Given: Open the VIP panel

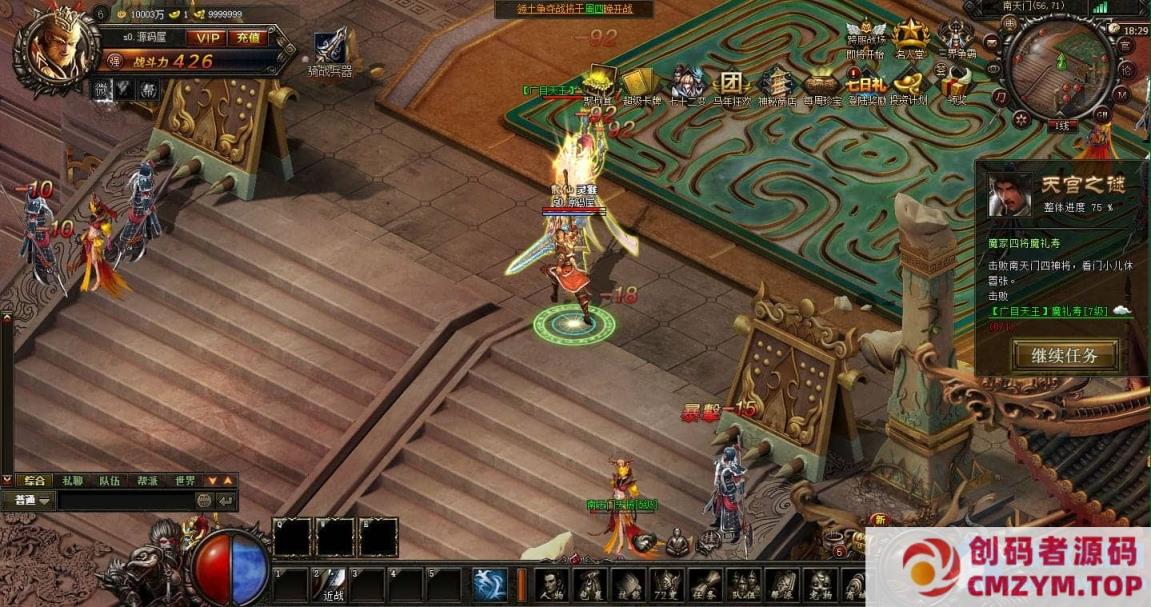Looking at the screenshot, I should [208, 38].
